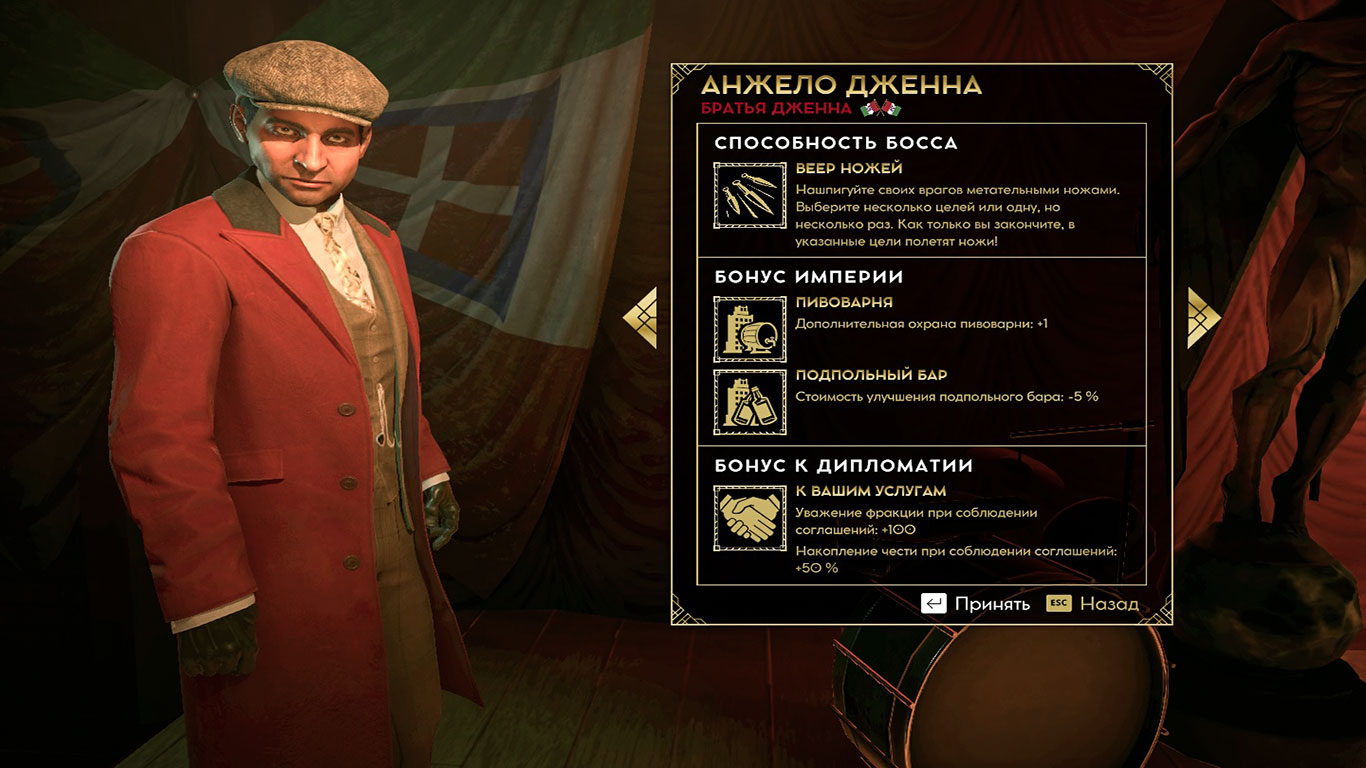Choose the Подпольный бар bottles icon
The height and width of the screenshot is (768, 1366).
pyautogui.click(x=750, y=402)
